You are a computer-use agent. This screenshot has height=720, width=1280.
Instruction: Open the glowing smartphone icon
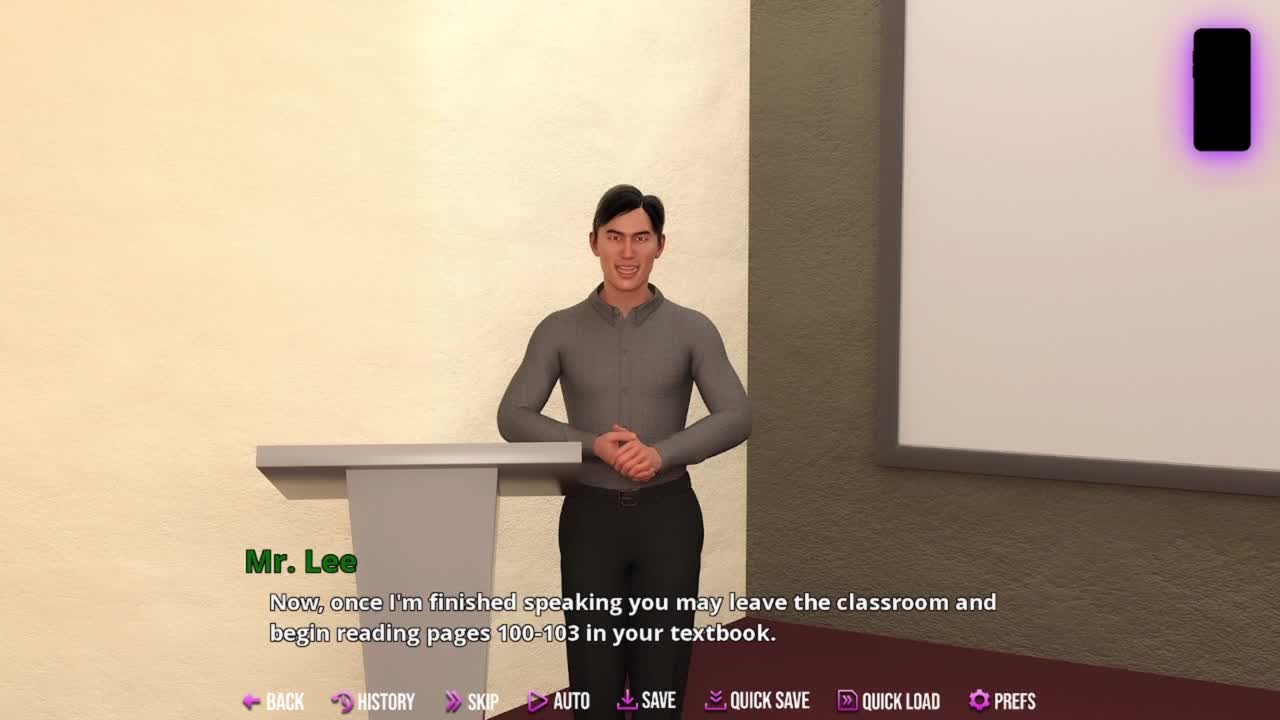(1221, 90)
